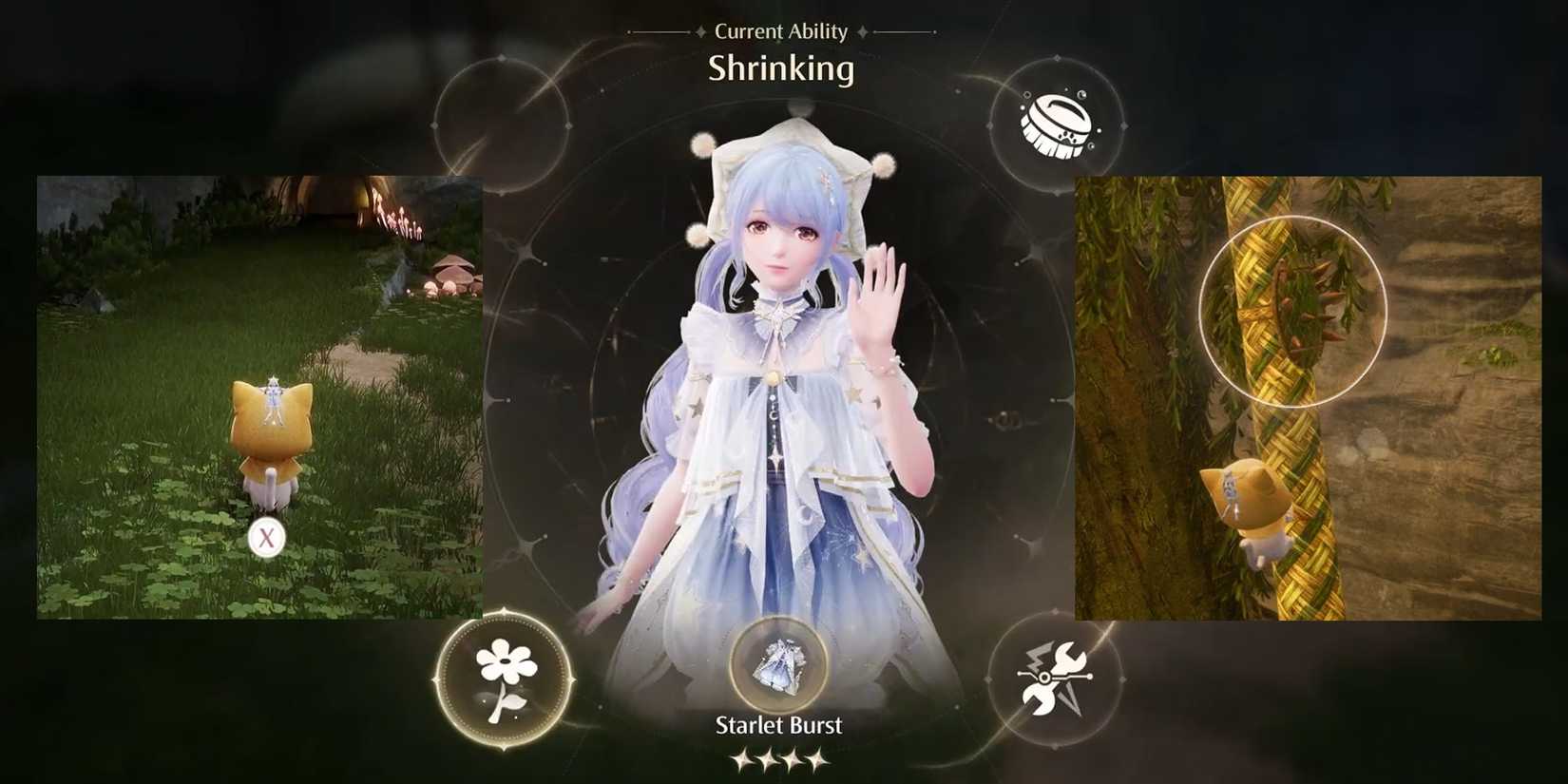Click the right climbing inset preview
Viewport: 1568px width, 784px height.
click(1307, 399)
